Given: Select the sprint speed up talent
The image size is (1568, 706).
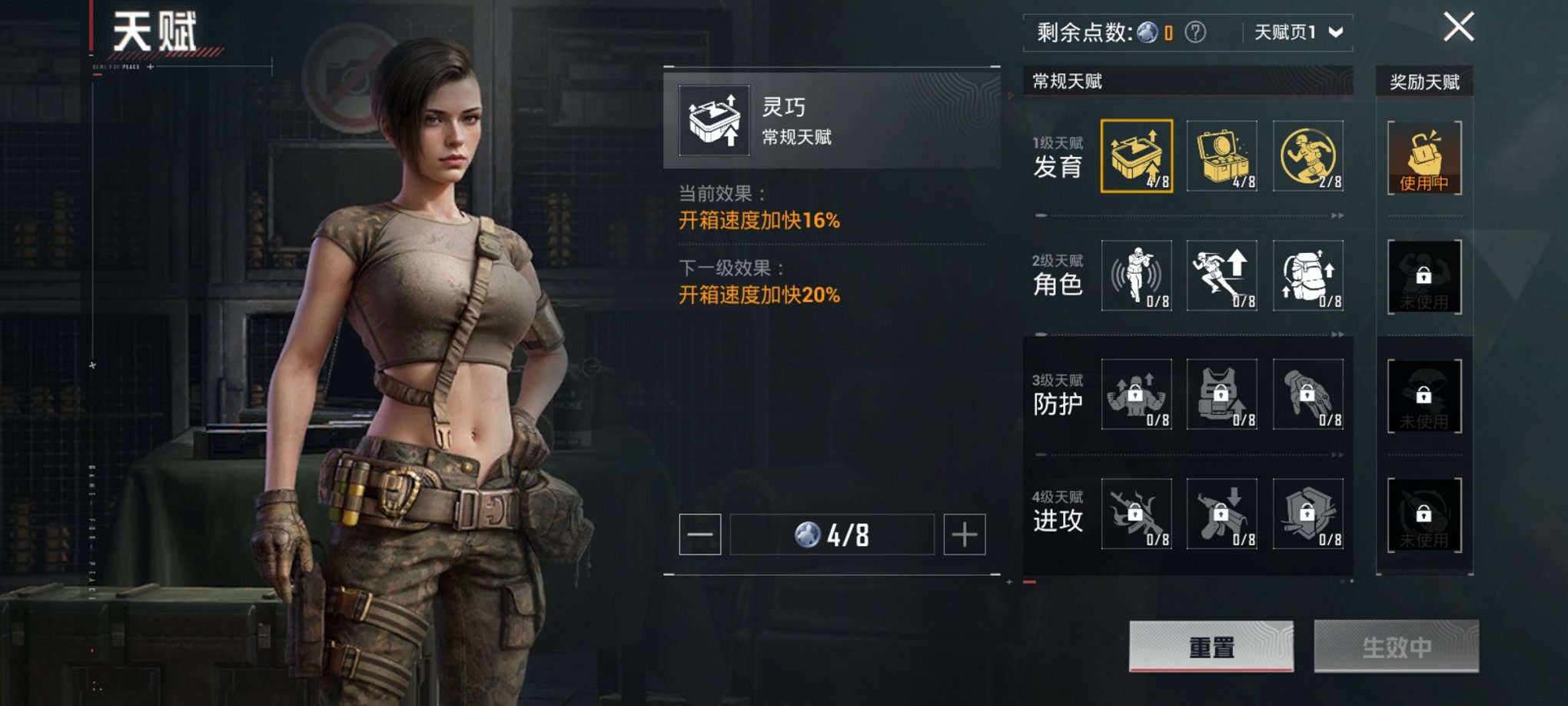Looking at the screenshot, I should 1222,275.
